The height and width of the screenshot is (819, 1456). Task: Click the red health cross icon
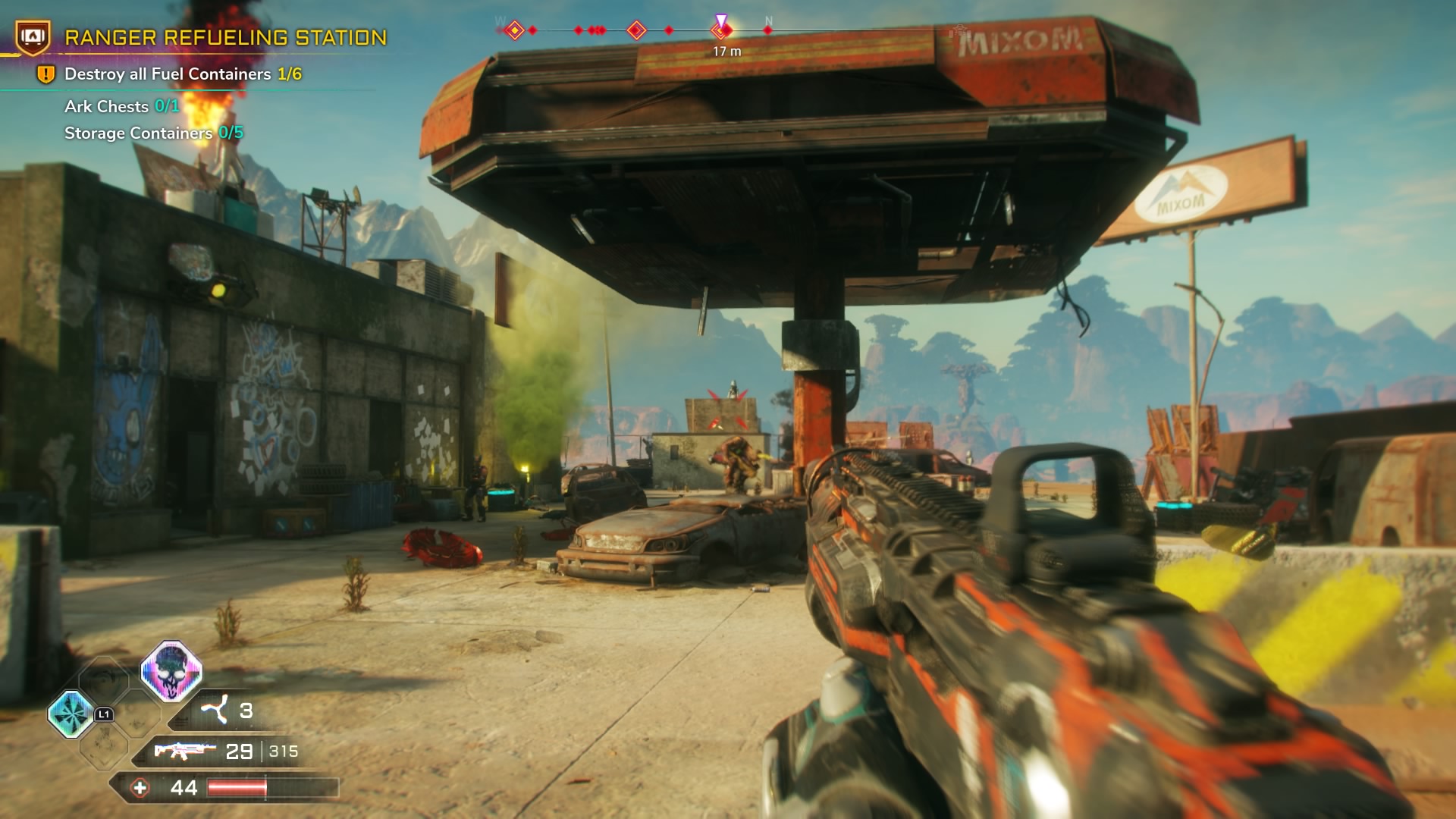click(x=140, y=788)
